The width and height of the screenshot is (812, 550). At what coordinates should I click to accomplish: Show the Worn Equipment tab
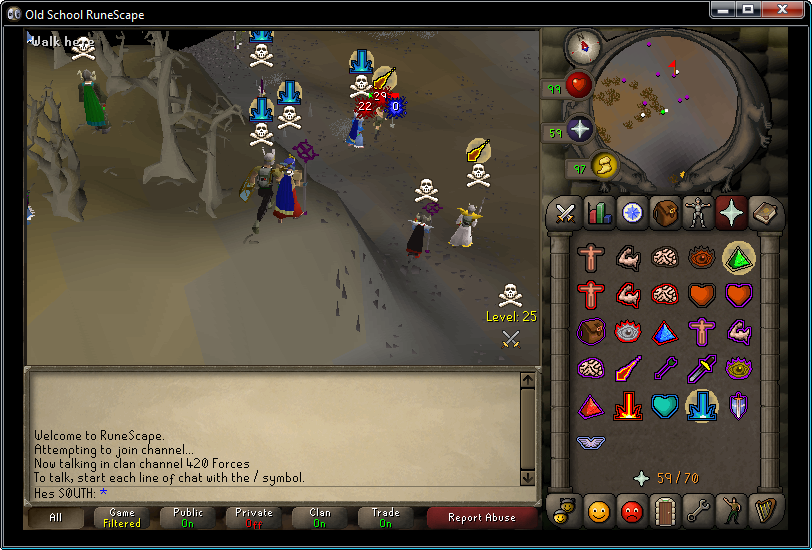(697, 212)
